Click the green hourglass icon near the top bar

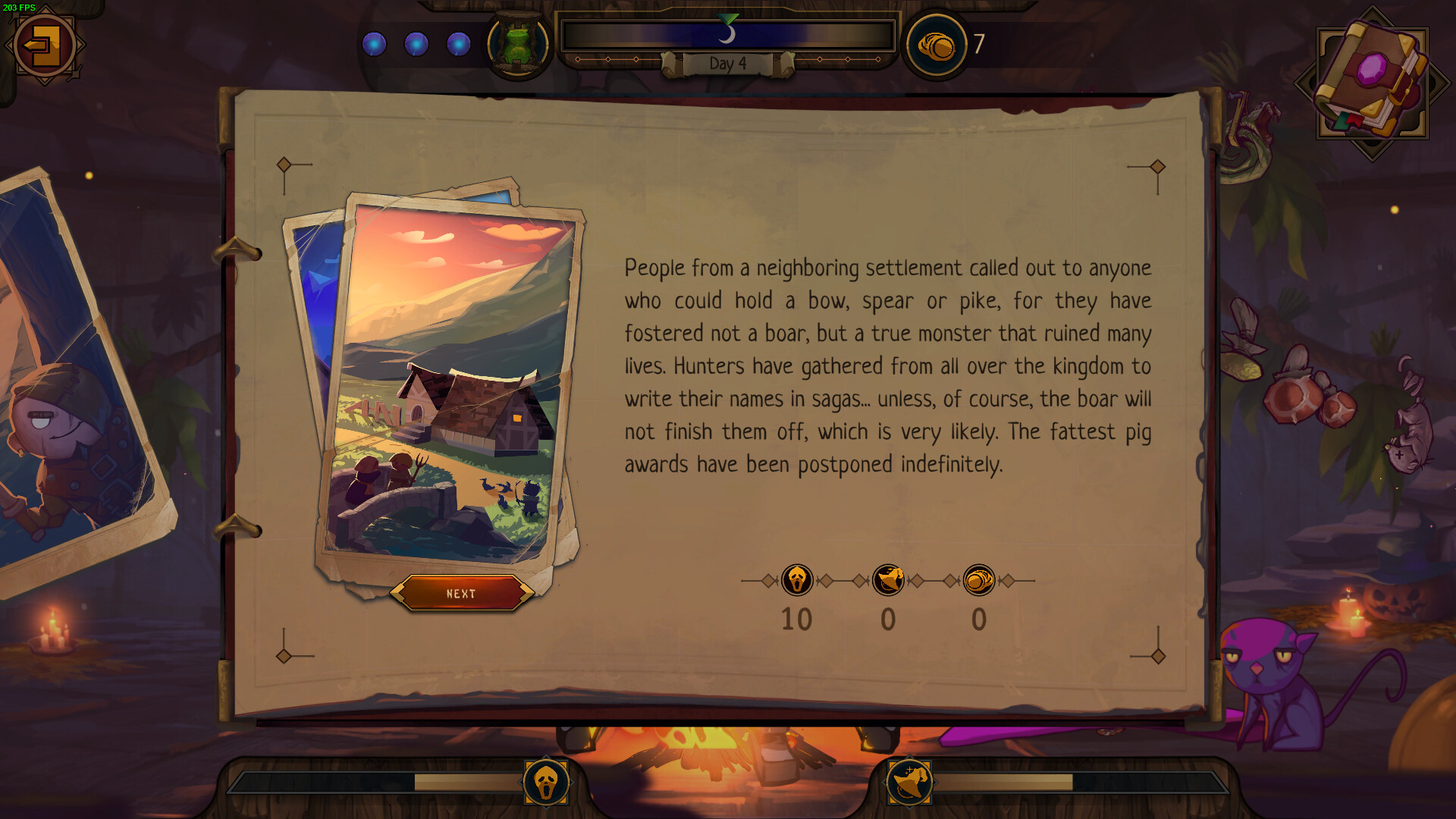[x=519, y=42]
